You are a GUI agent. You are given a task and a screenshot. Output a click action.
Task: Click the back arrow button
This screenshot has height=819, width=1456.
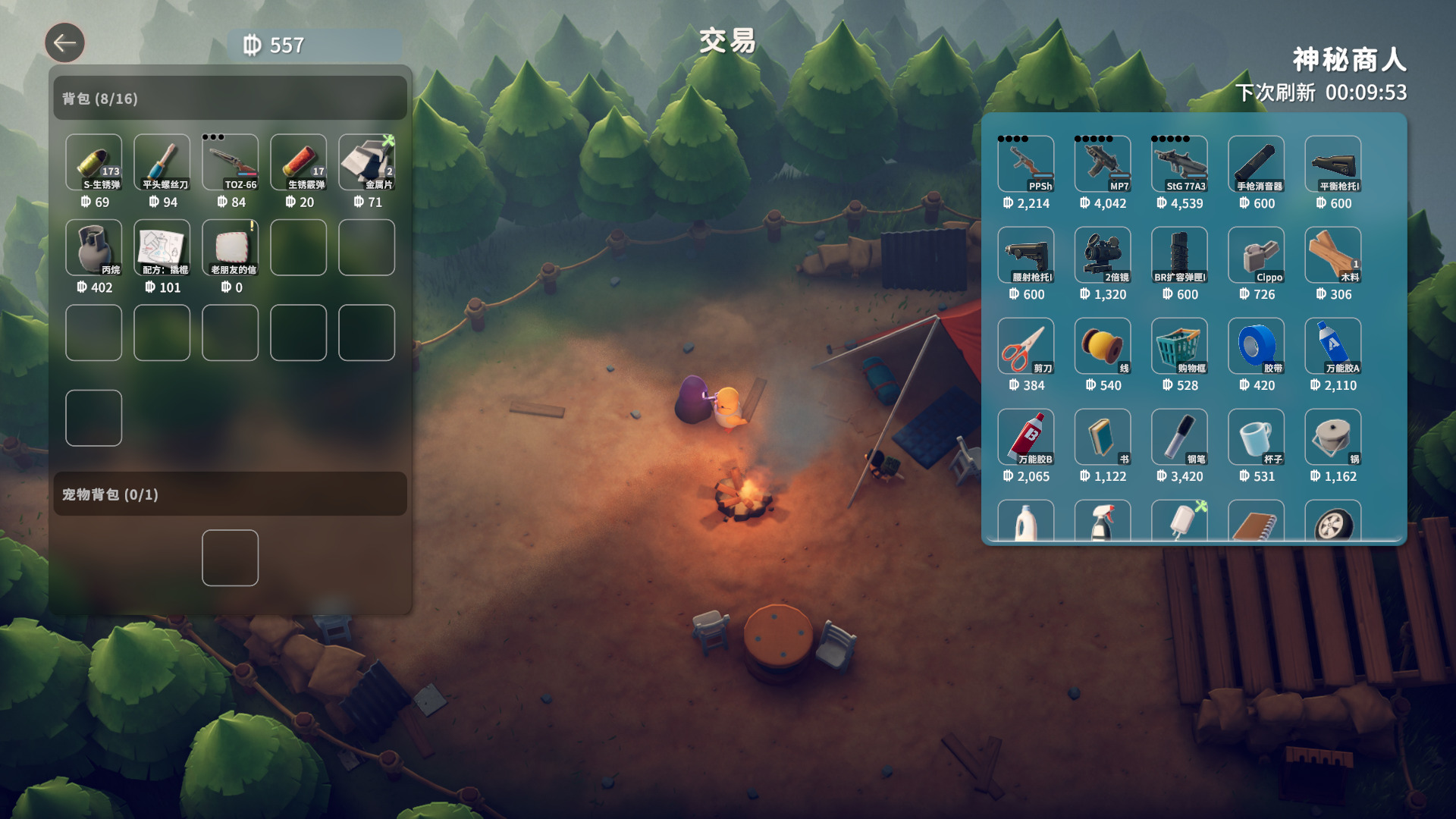coord(64,42)
